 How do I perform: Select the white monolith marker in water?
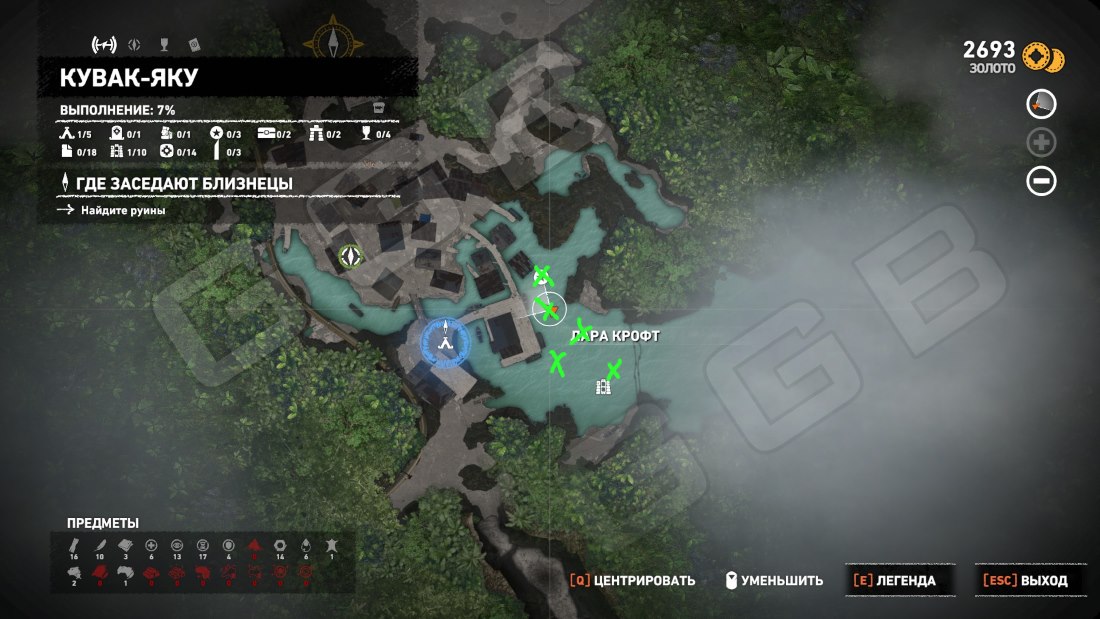(603, 387)
